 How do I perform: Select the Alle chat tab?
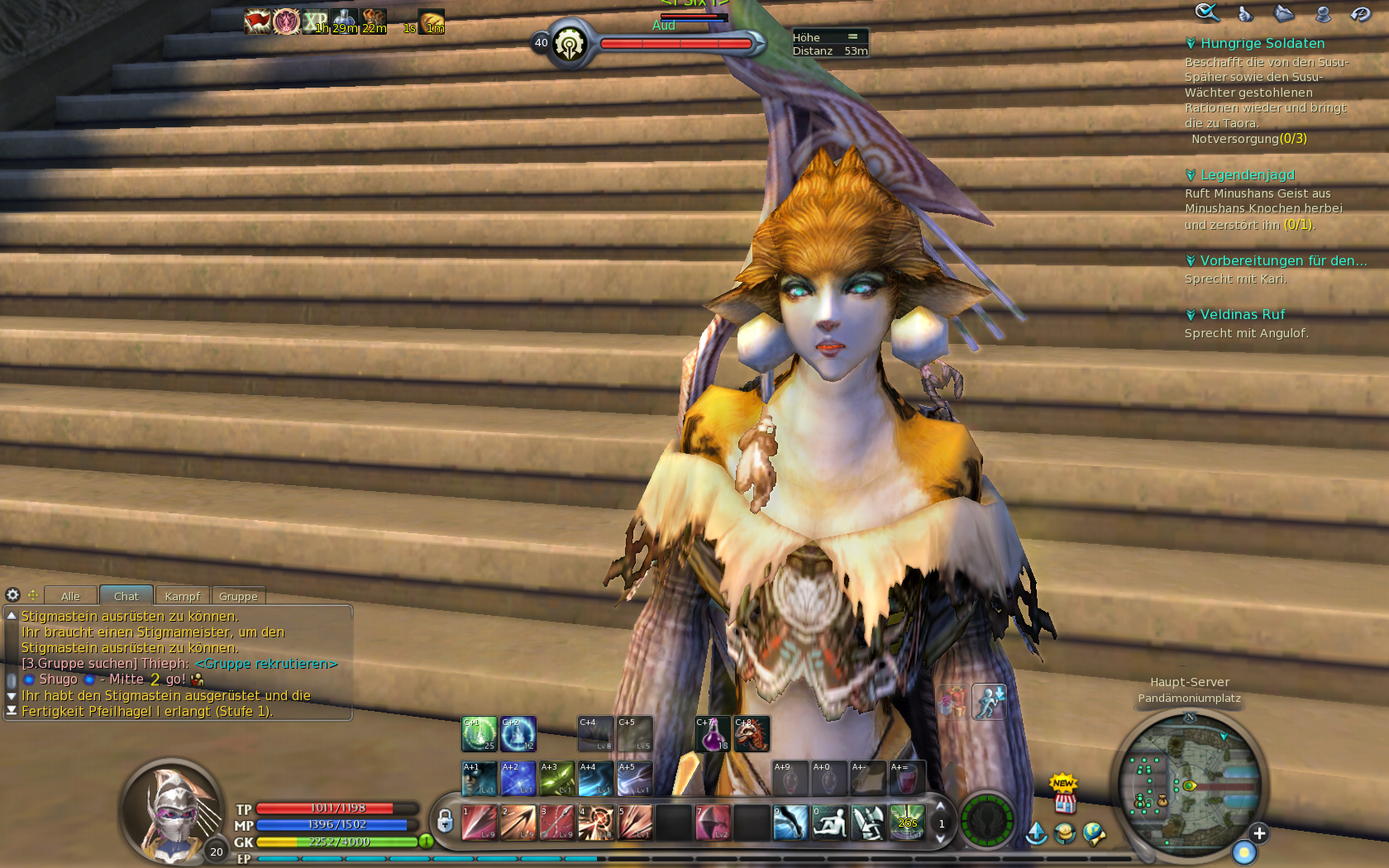coord(70,596)
